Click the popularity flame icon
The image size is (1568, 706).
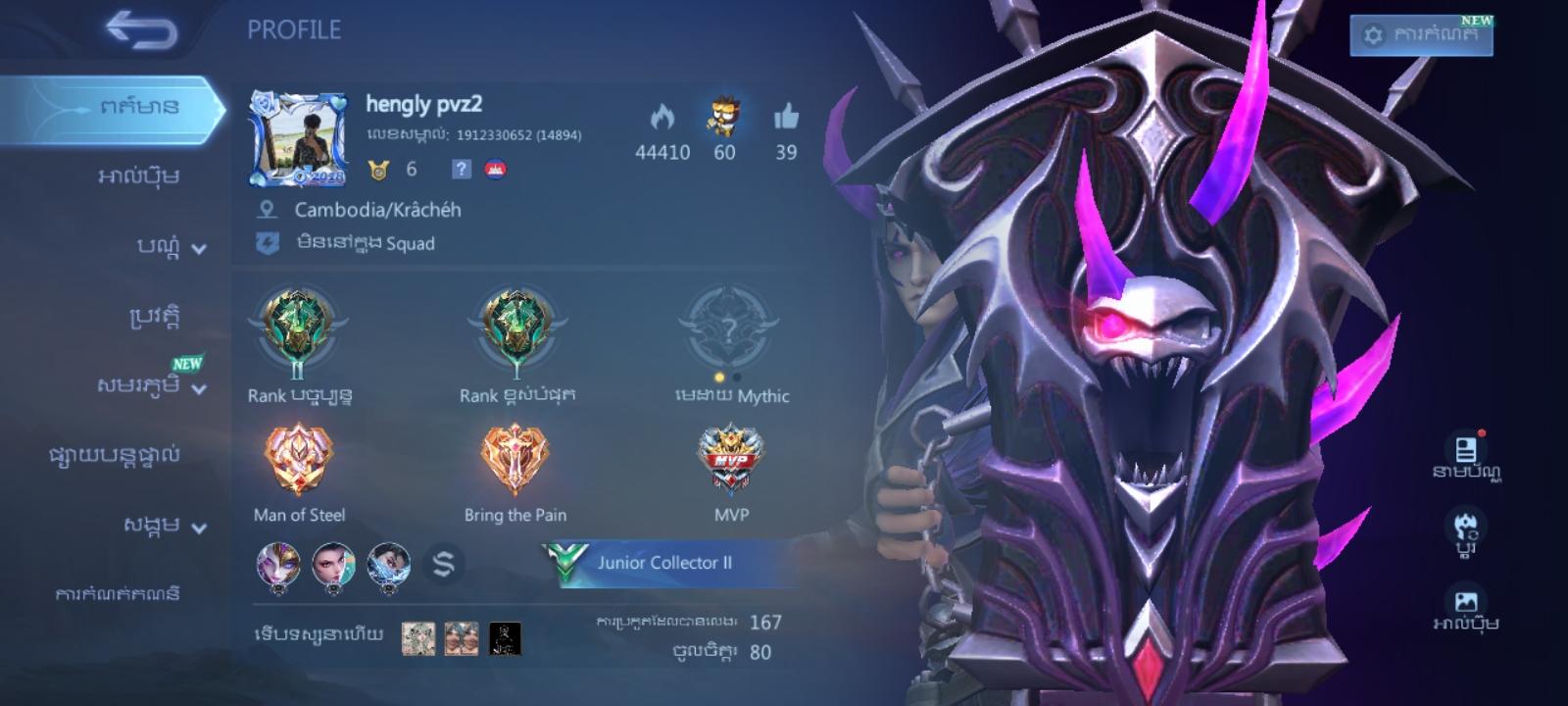coord(662,118)
